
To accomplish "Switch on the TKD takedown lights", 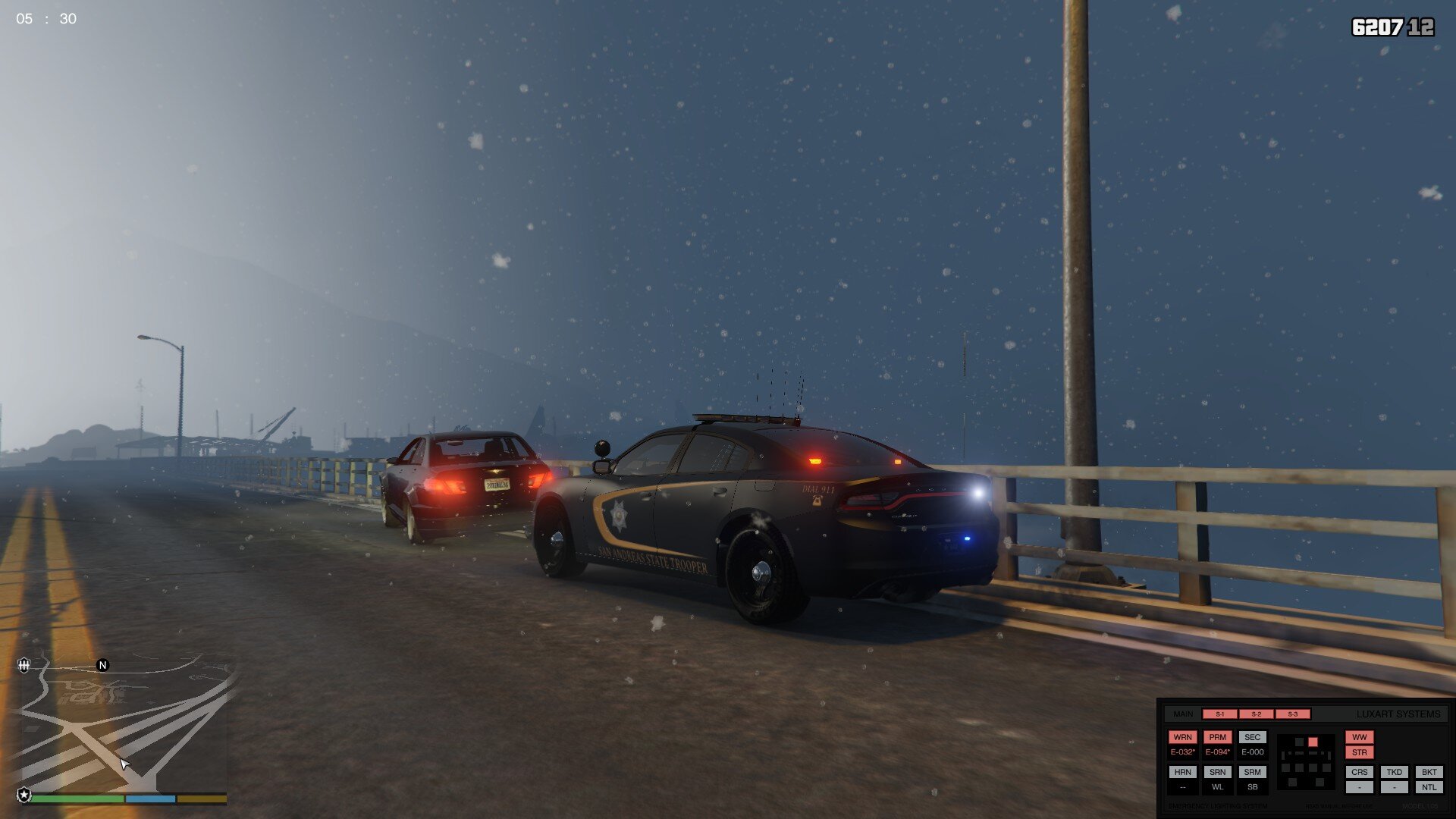I will point(1394,772).
